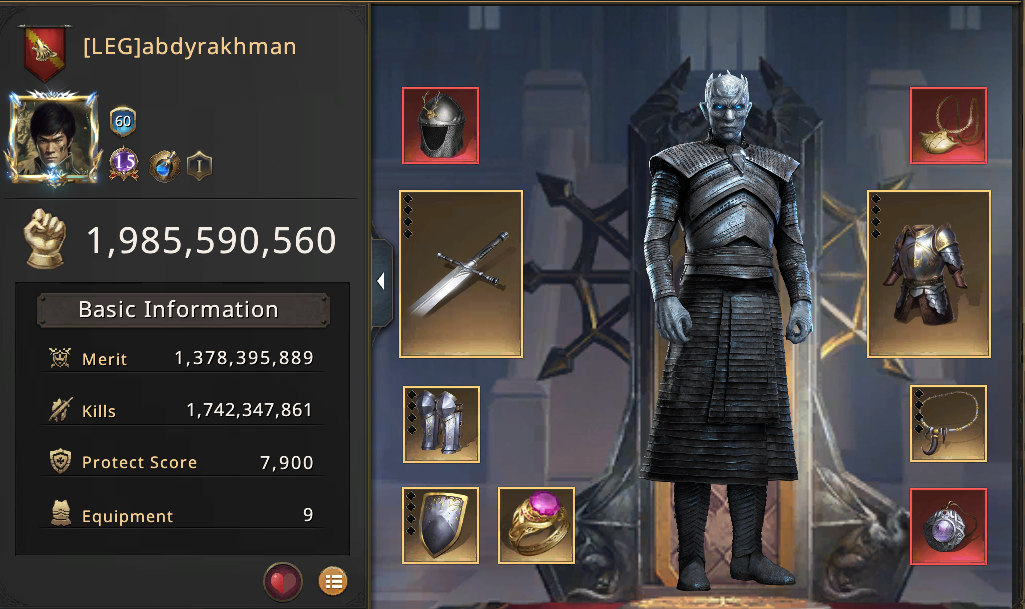This screenshot has width=1025, height=609.
Task: Select the helmet equipment slot
Action: click(441, 125)
